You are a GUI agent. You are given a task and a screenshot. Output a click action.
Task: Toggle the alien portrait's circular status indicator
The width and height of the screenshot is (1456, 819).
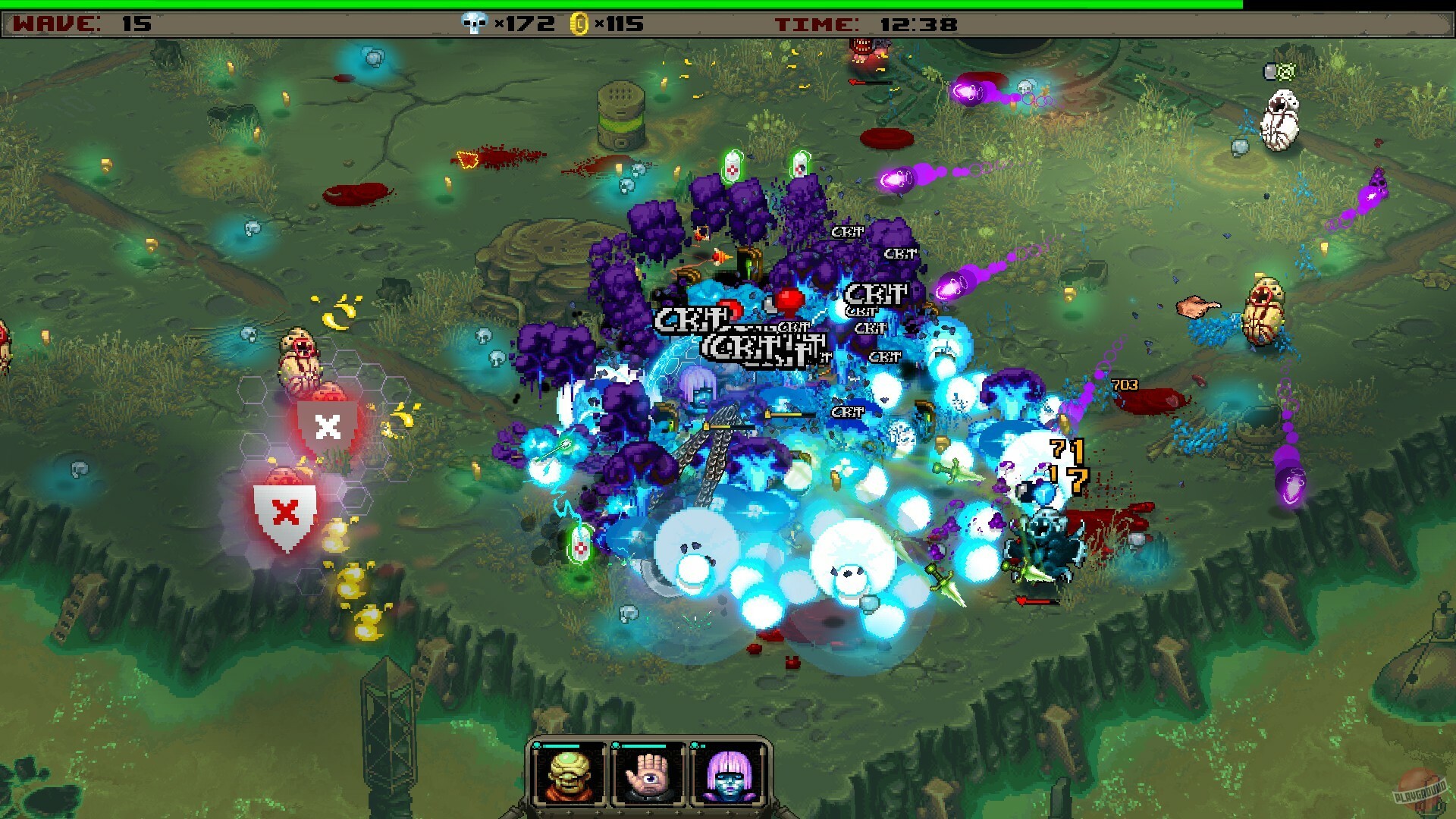[x=538, y=746]
